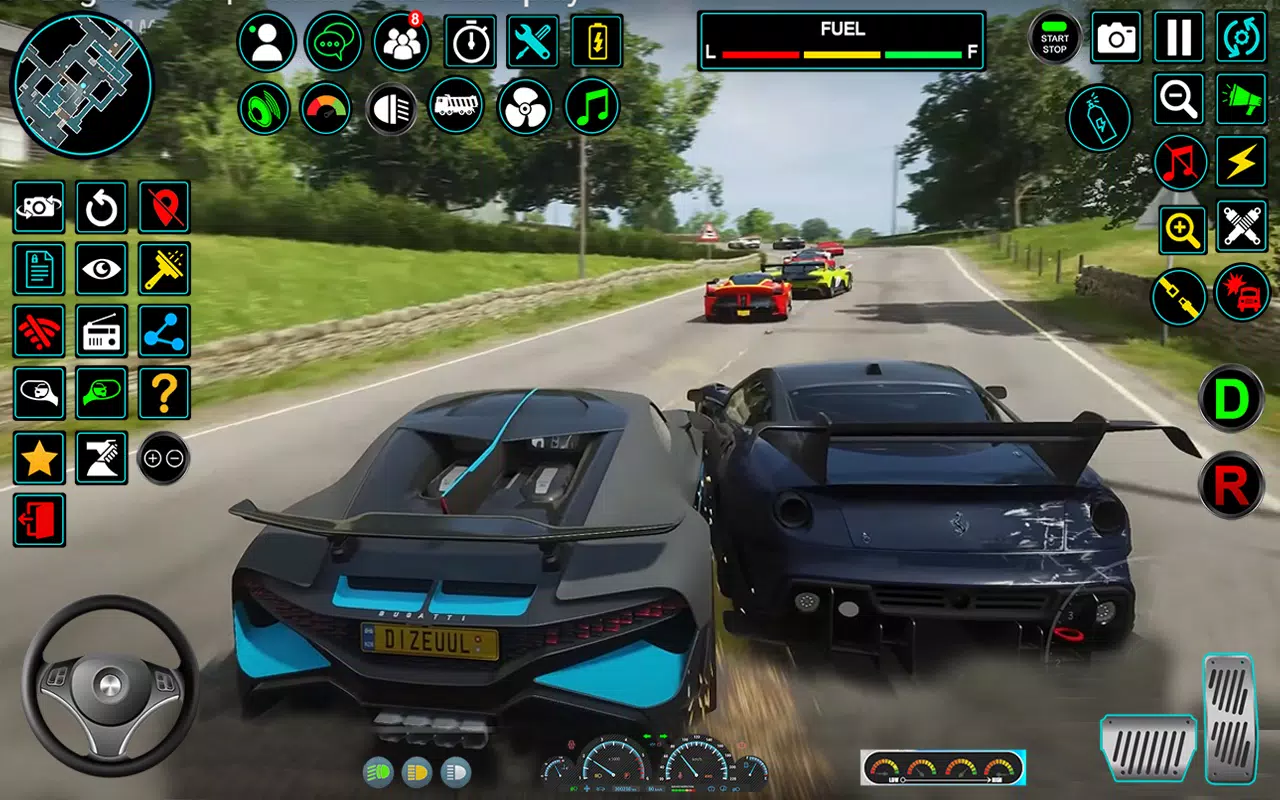This screenshot has height=800, width=1280.
Task: Toggle the headlights on or off
Action: pyautogui.click(x=390, y=107)
